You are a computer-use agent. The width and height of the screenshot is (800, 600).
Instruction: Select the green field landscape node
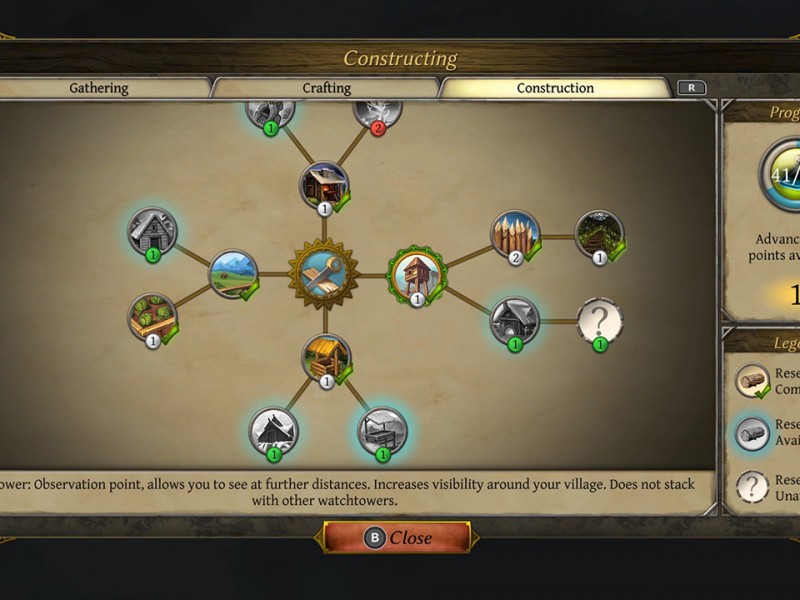coord(233,274)
